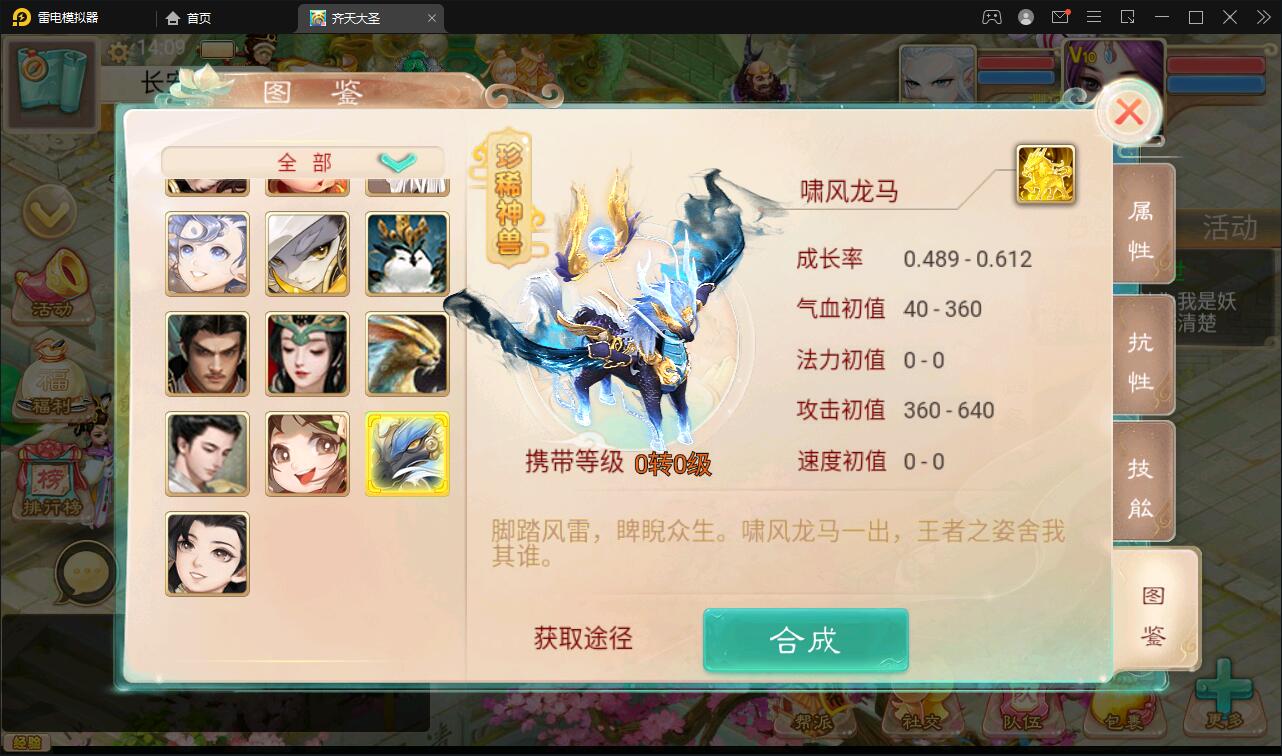
Task: Select the currently highlighted dragon pet portrait
Action: pyautogui.click(x=407, y=453)
